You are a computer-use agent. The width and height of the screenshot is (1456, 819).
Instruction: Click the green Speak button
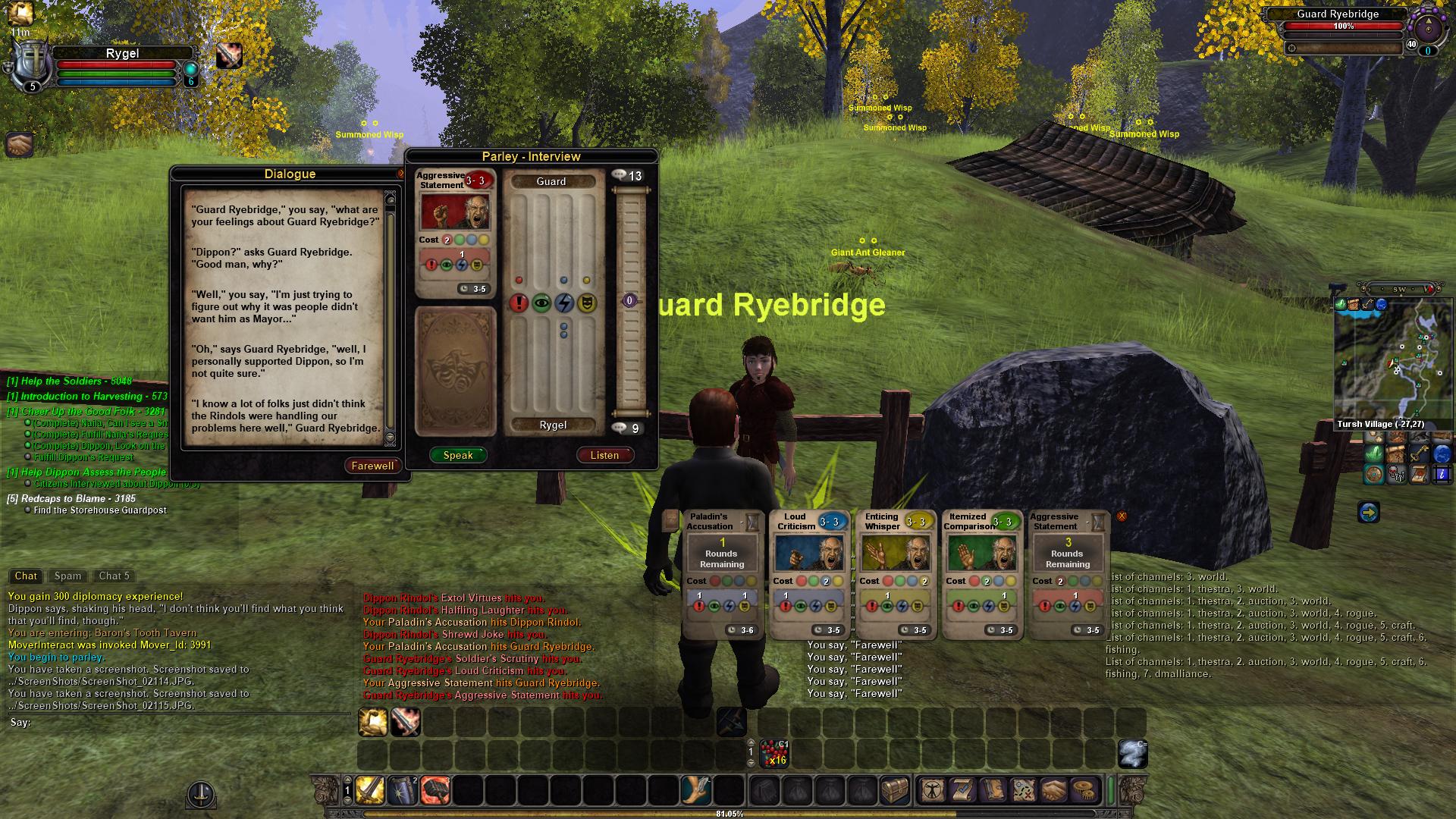[x=458, y=455]
